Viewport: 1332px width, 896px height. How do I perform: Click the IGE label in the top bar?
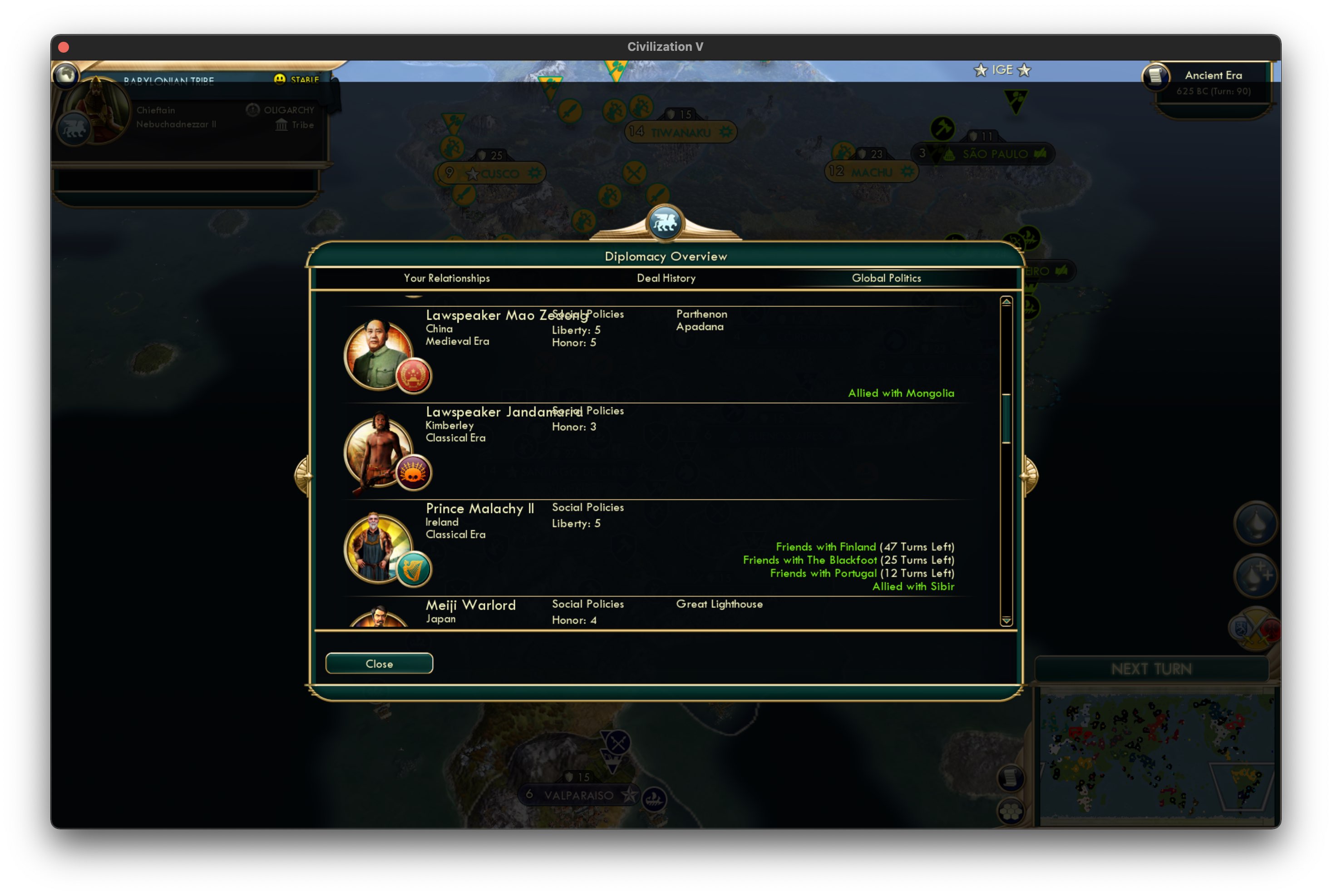pos(1003,70)
